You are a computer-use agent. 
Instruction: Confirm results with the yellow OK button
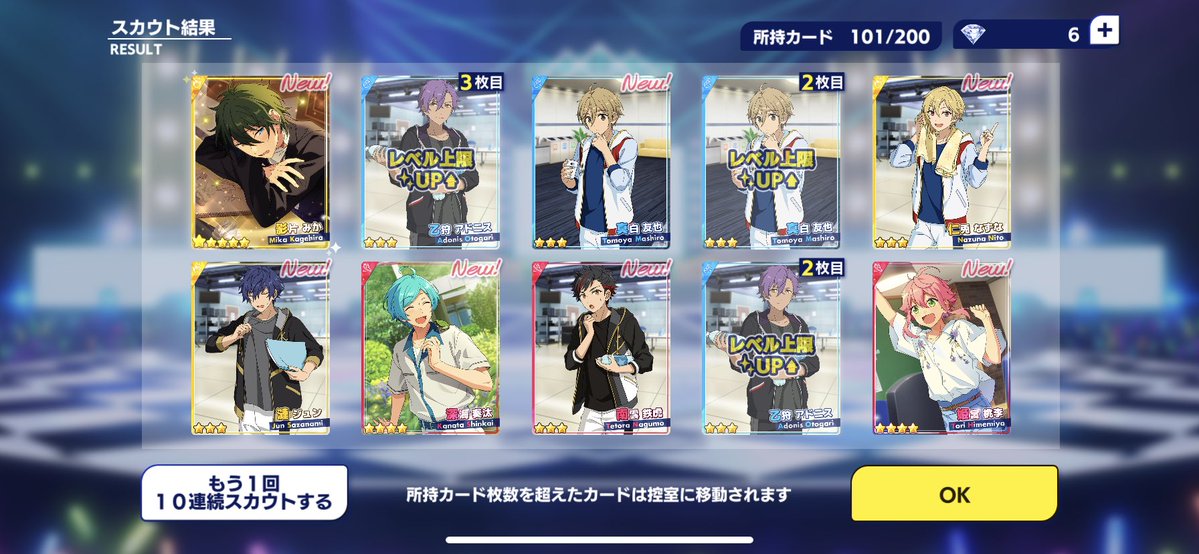[954, 494]
